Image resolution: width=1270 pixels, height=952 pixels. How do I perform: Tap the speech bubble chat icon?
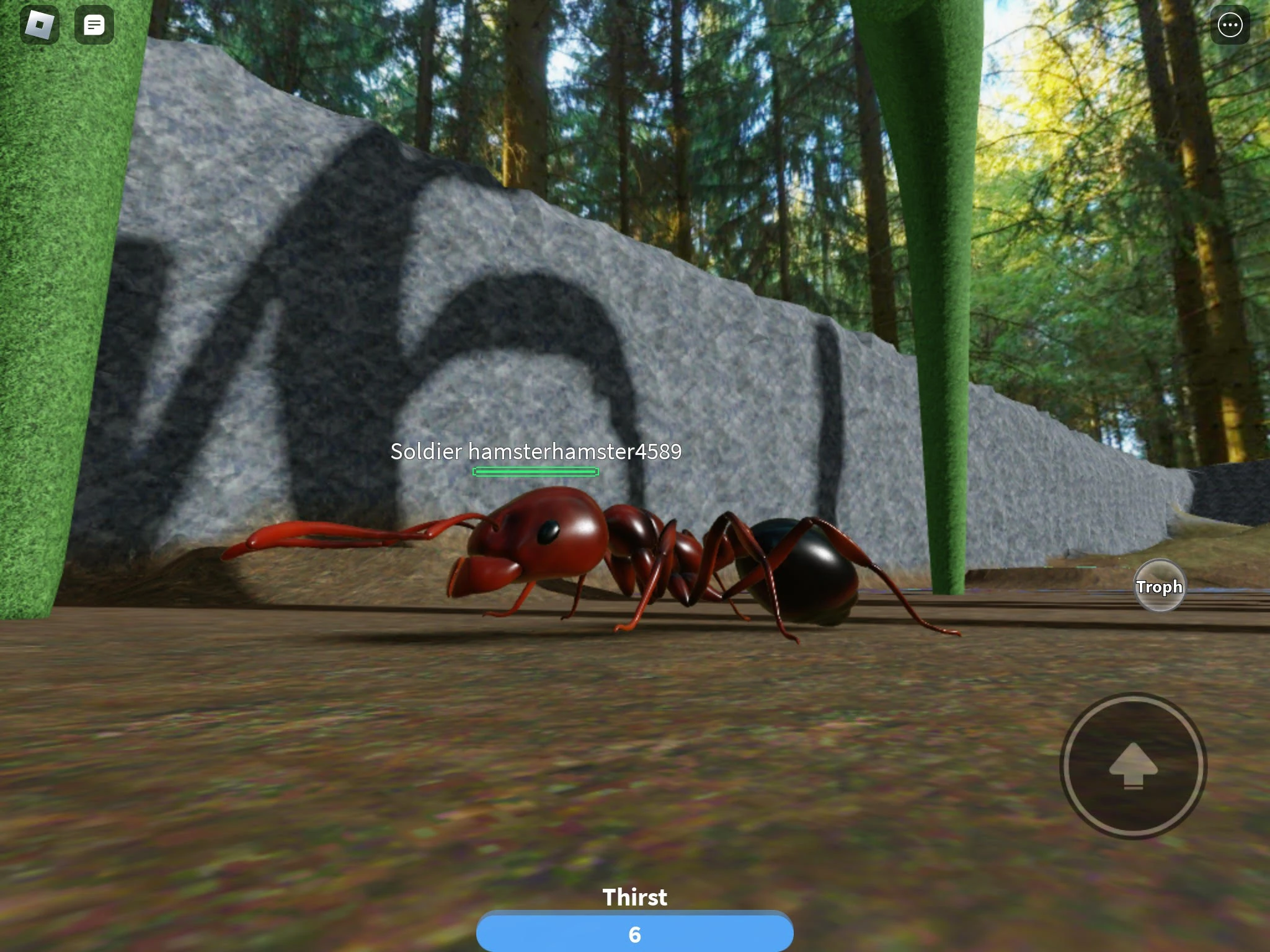coord(94,24)
